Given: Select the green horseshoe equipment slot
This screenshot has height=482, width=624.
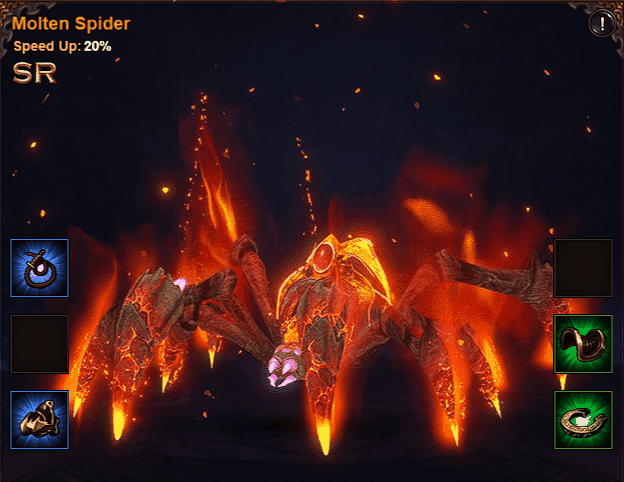Looking at the screenshot, I should pos(583,420).
